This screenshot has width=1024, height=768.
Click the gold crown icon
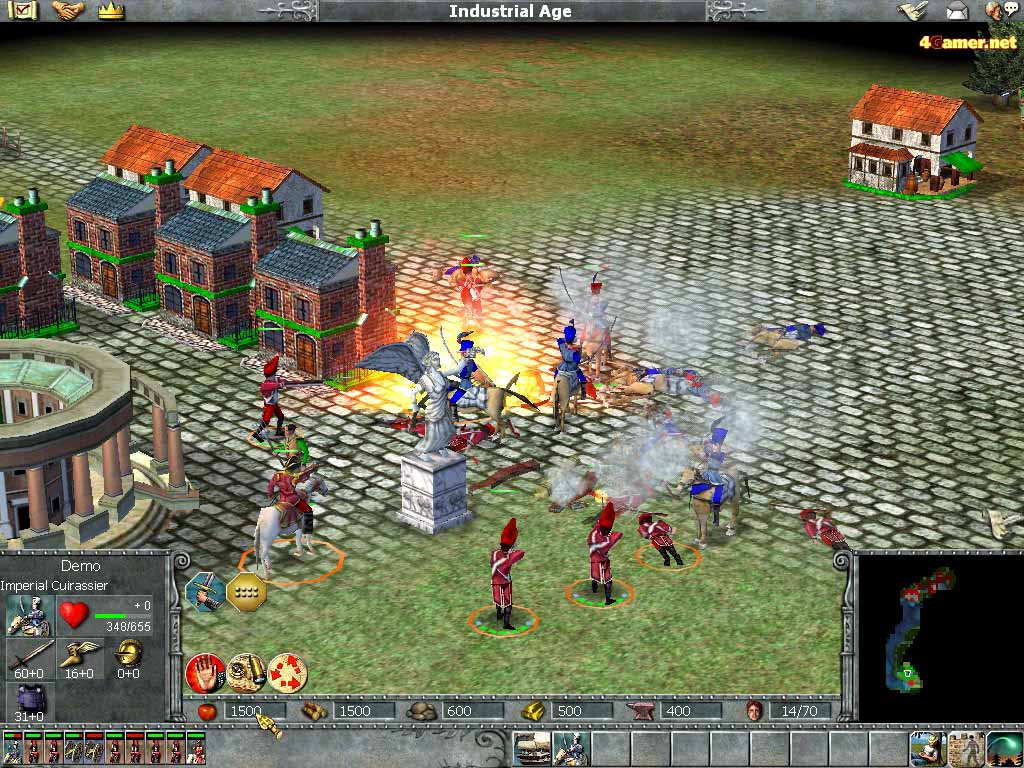(x=111, y=11)
